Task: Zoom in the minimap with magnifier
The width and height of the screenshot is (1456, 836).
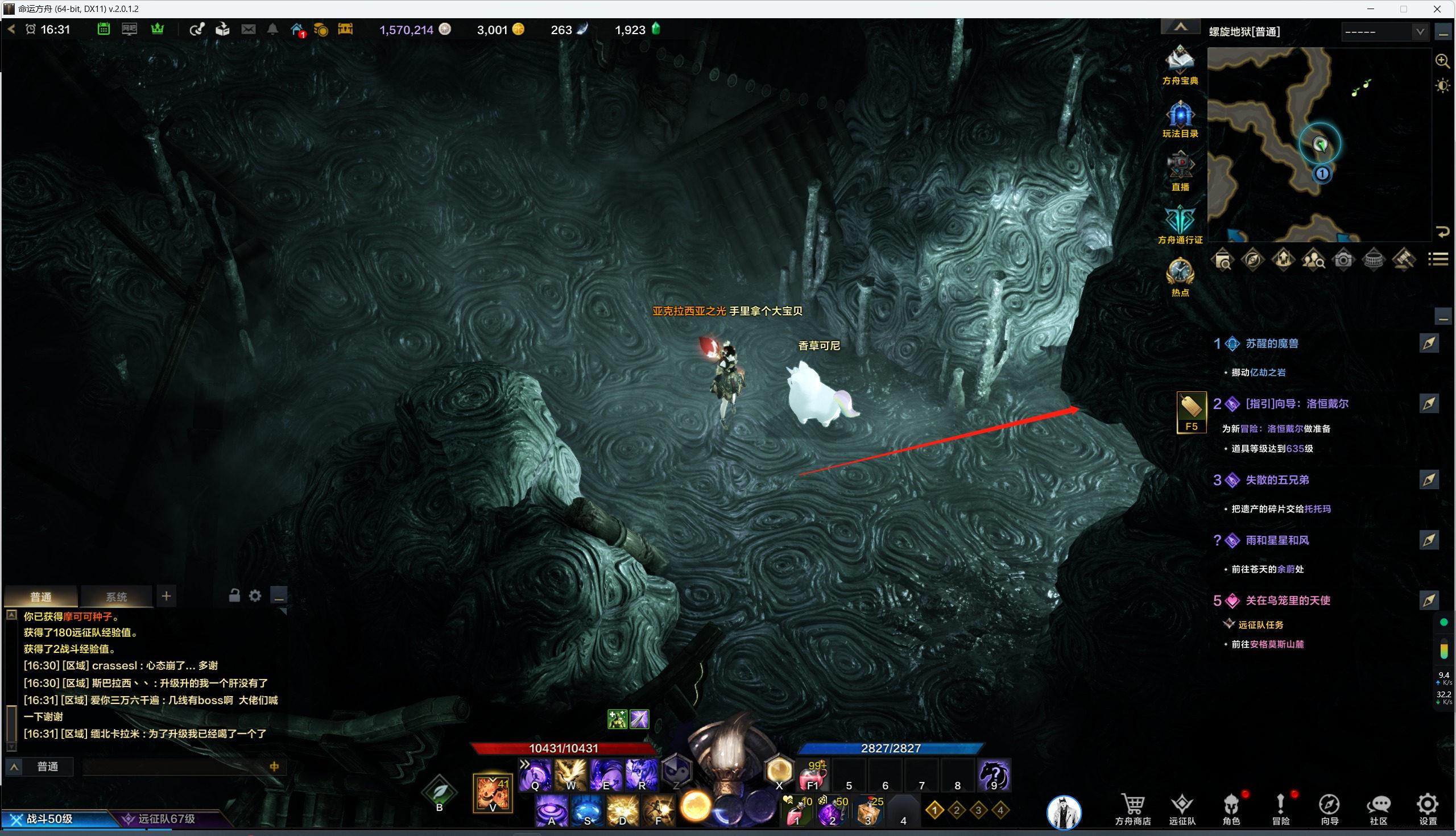Action: click(1442, 61)
